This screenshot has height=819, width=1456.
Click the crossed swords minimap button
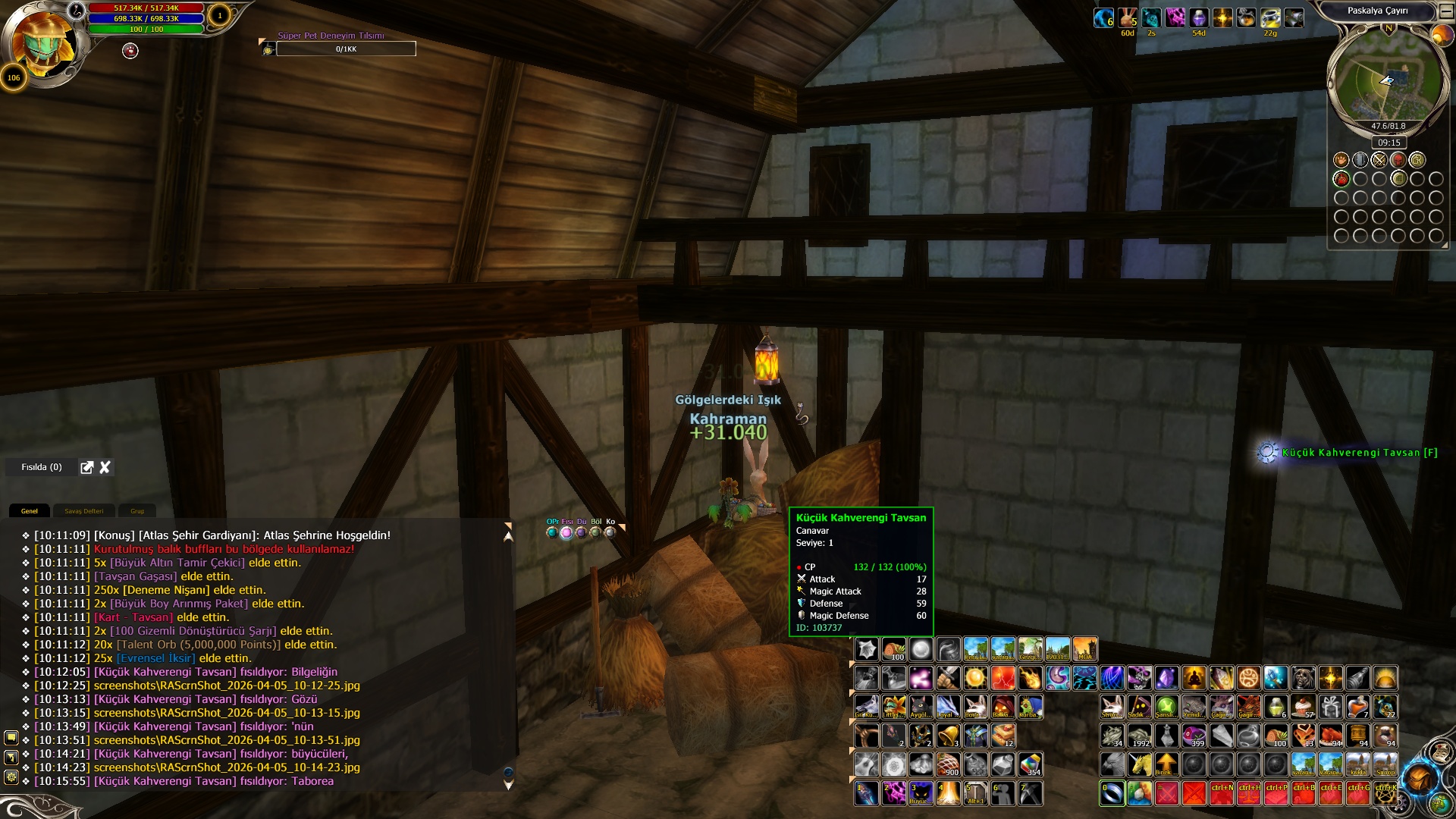[1379, 160]
